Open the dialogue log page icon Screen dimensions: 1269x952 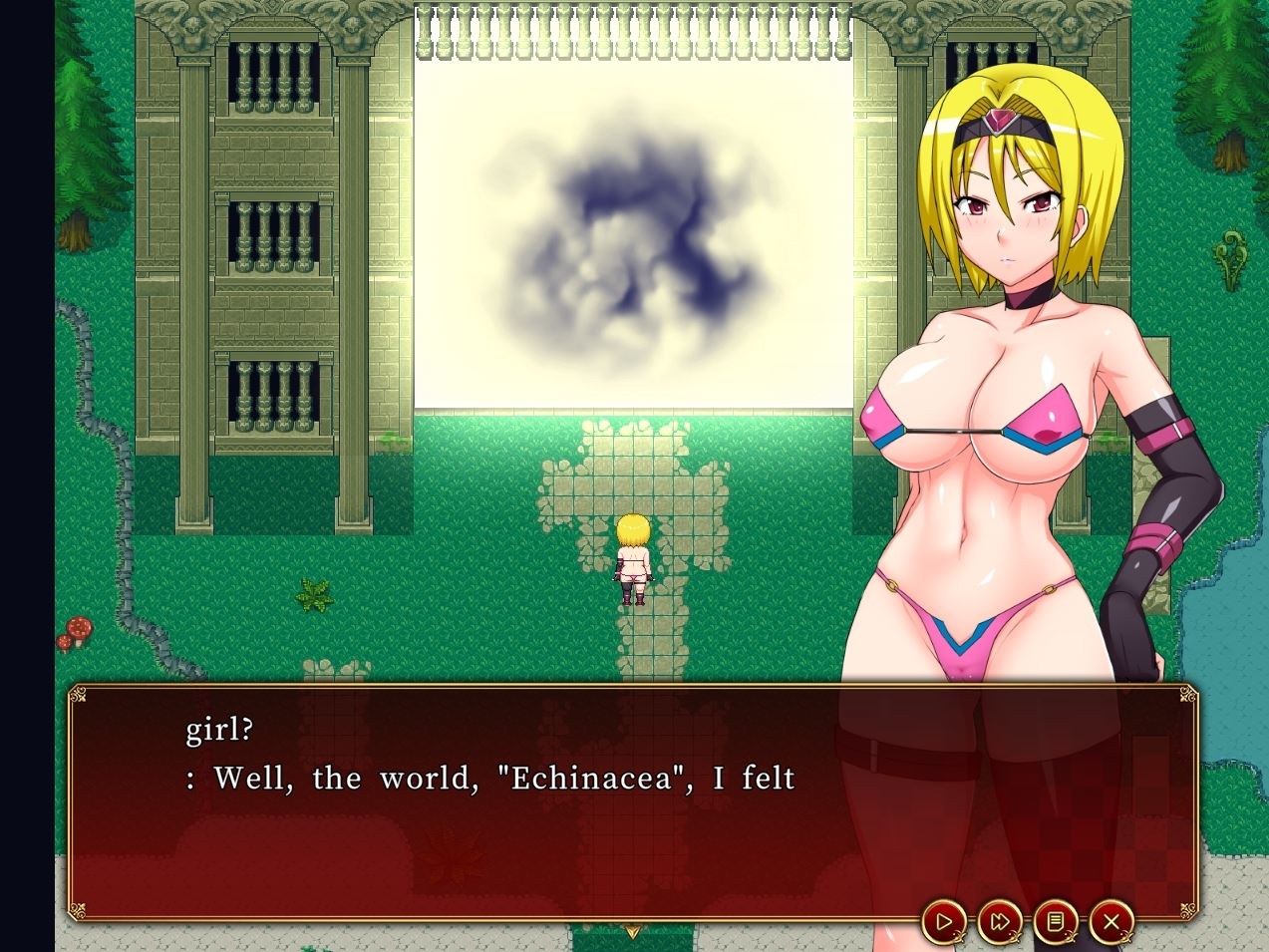click(x=1056, y=921)
